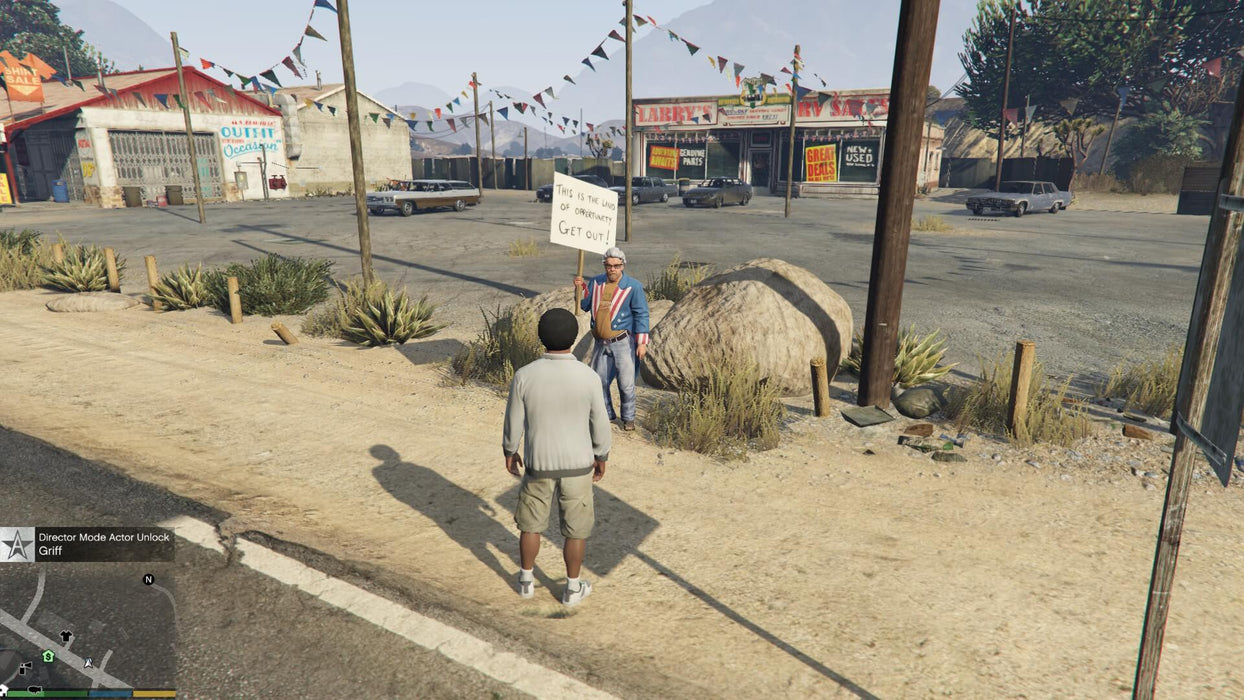Select the green dollar house marker on minimap
The height and width of the screenshot is (700, 1244).
click(x=47, y=656)
